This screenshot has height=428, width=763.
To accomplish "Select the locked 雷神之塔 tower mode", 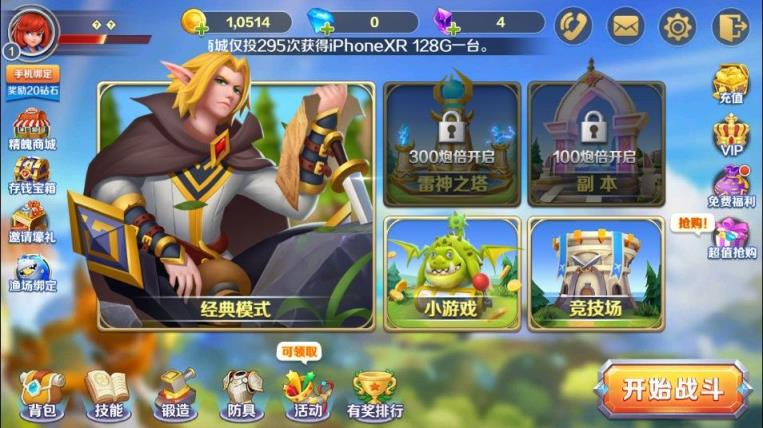I will click(x=452, y=141).
